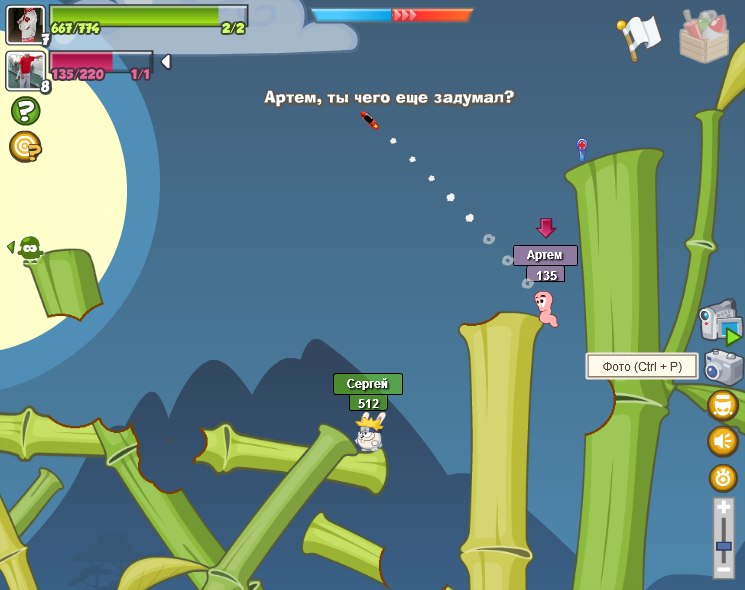Open the green question mark help
The height and width of the screenshot is (590, 745).
pos(25,110)
